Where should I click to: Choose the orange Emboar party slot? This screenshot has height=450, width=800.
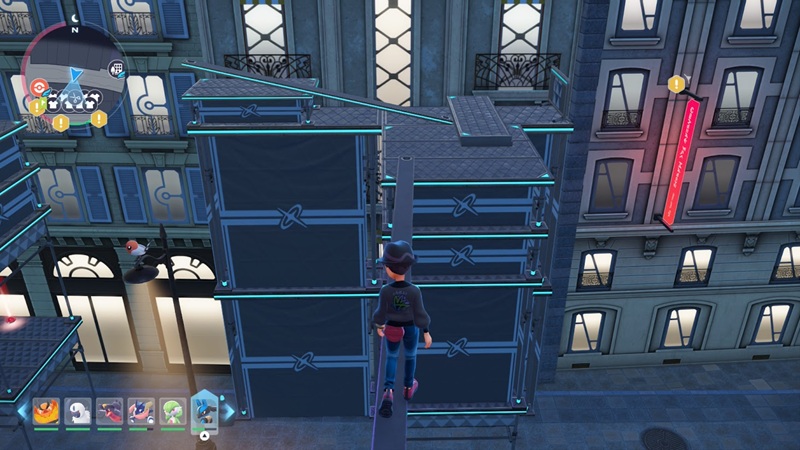[x=46, y=411]
